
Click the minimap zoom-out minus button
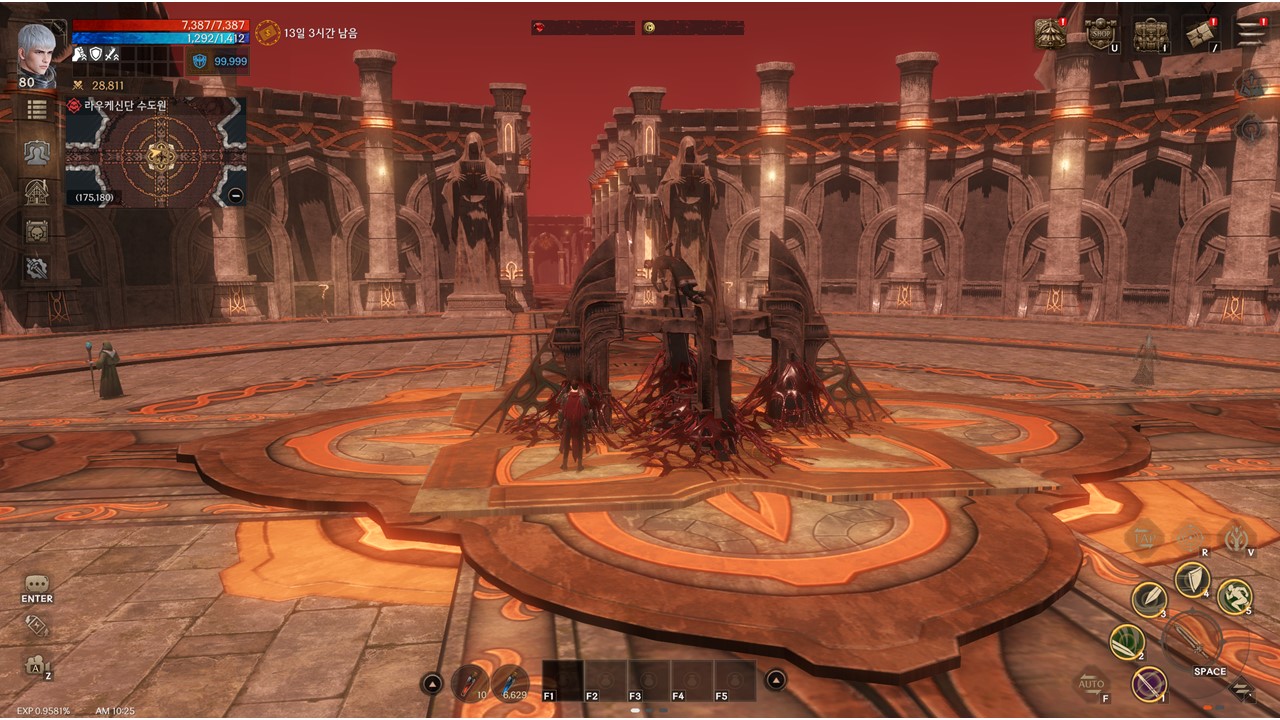[235, 196]
